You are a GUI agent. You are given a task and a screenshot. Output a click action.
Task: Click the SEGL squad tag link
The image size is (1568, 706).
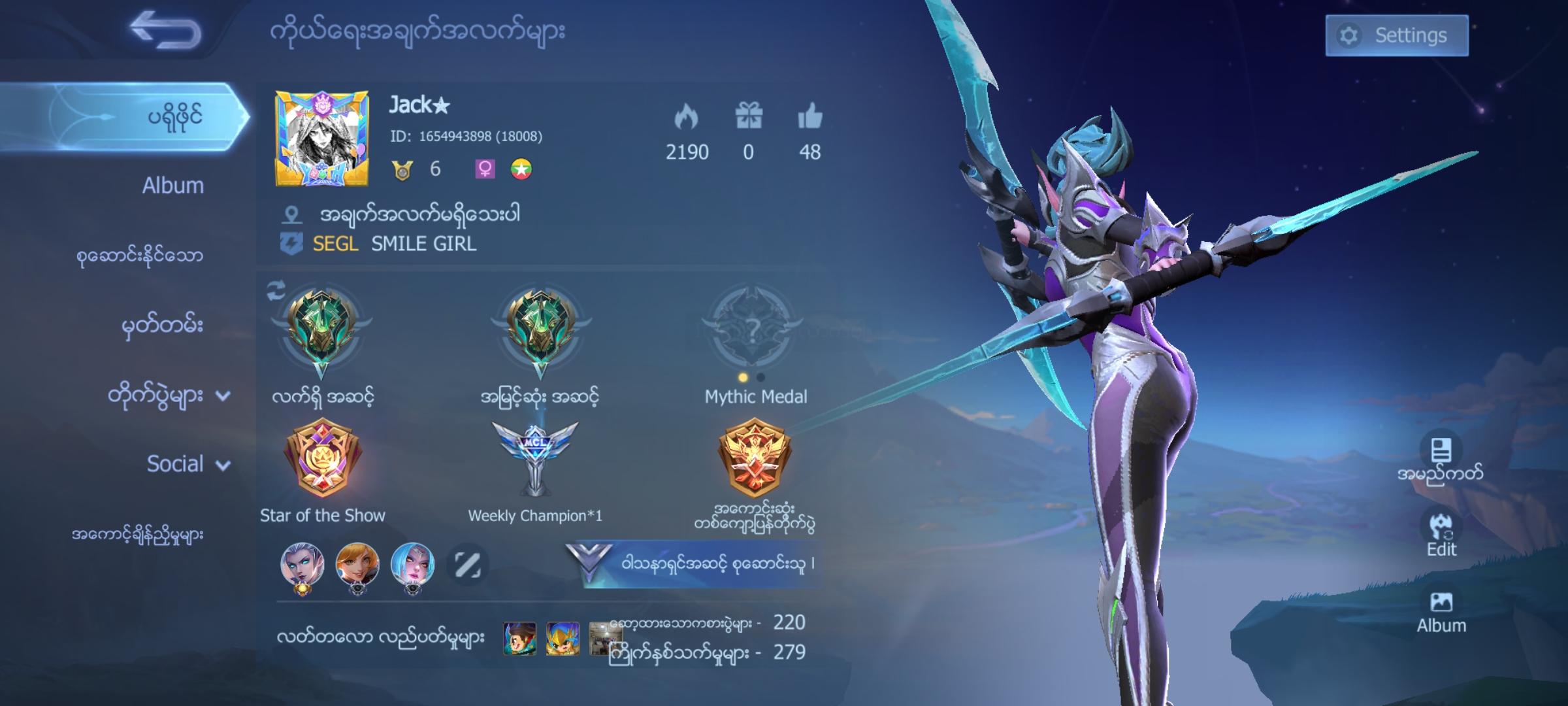(335, 244)
